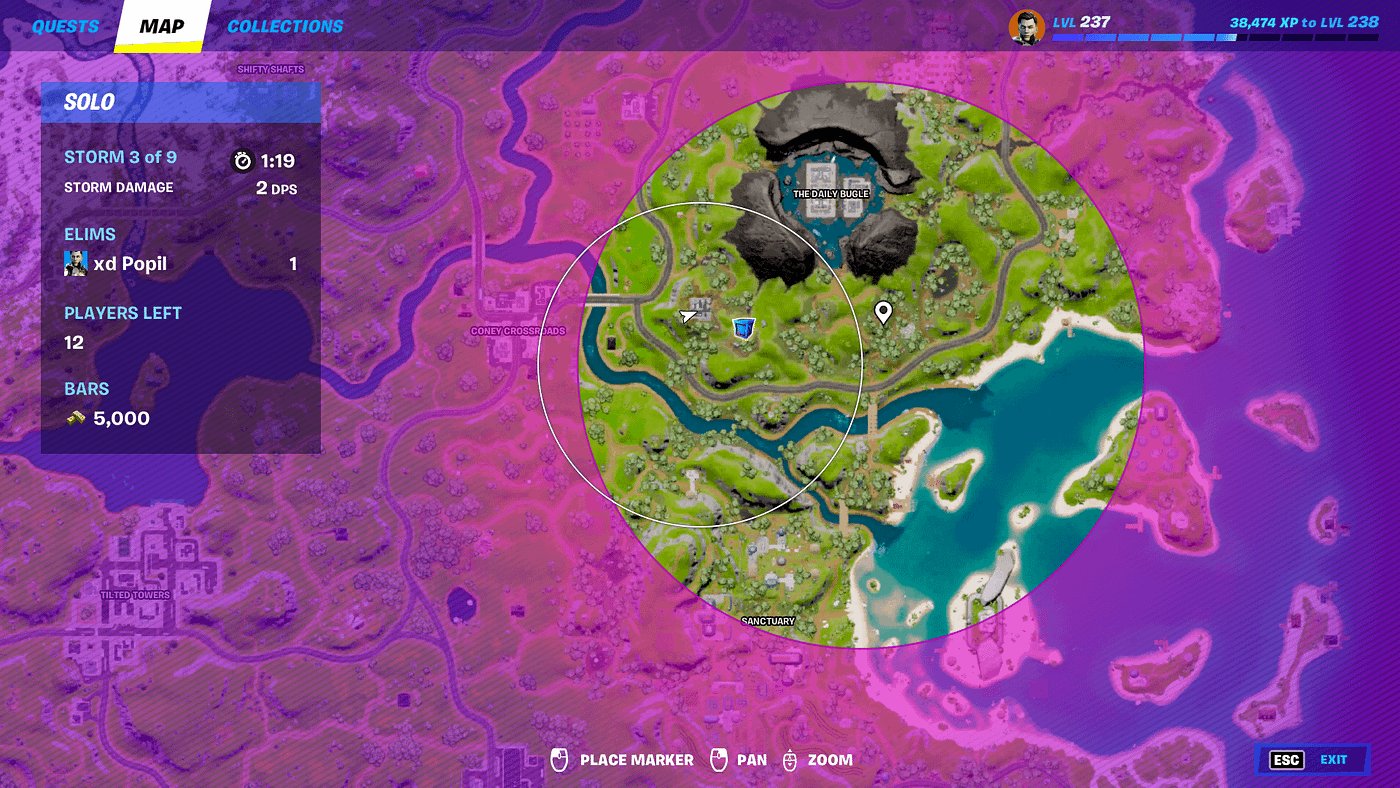
Task: Select the placed map marker pin
Action: (884, 313)
